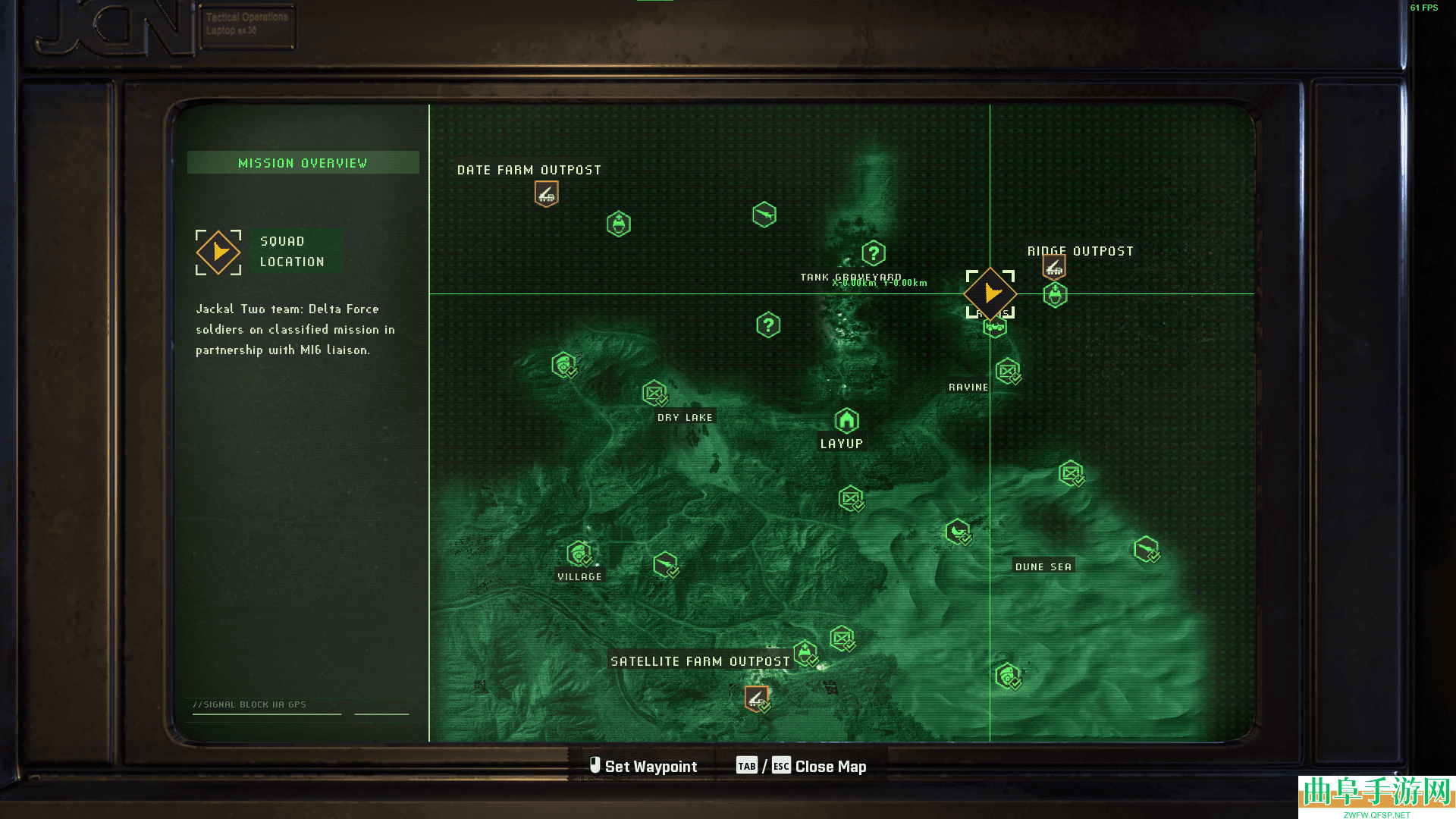Image resolution: width=1456 pixels, height=819 pixels.
Task: Select the marker above the Village label
Action: point(579,554)
